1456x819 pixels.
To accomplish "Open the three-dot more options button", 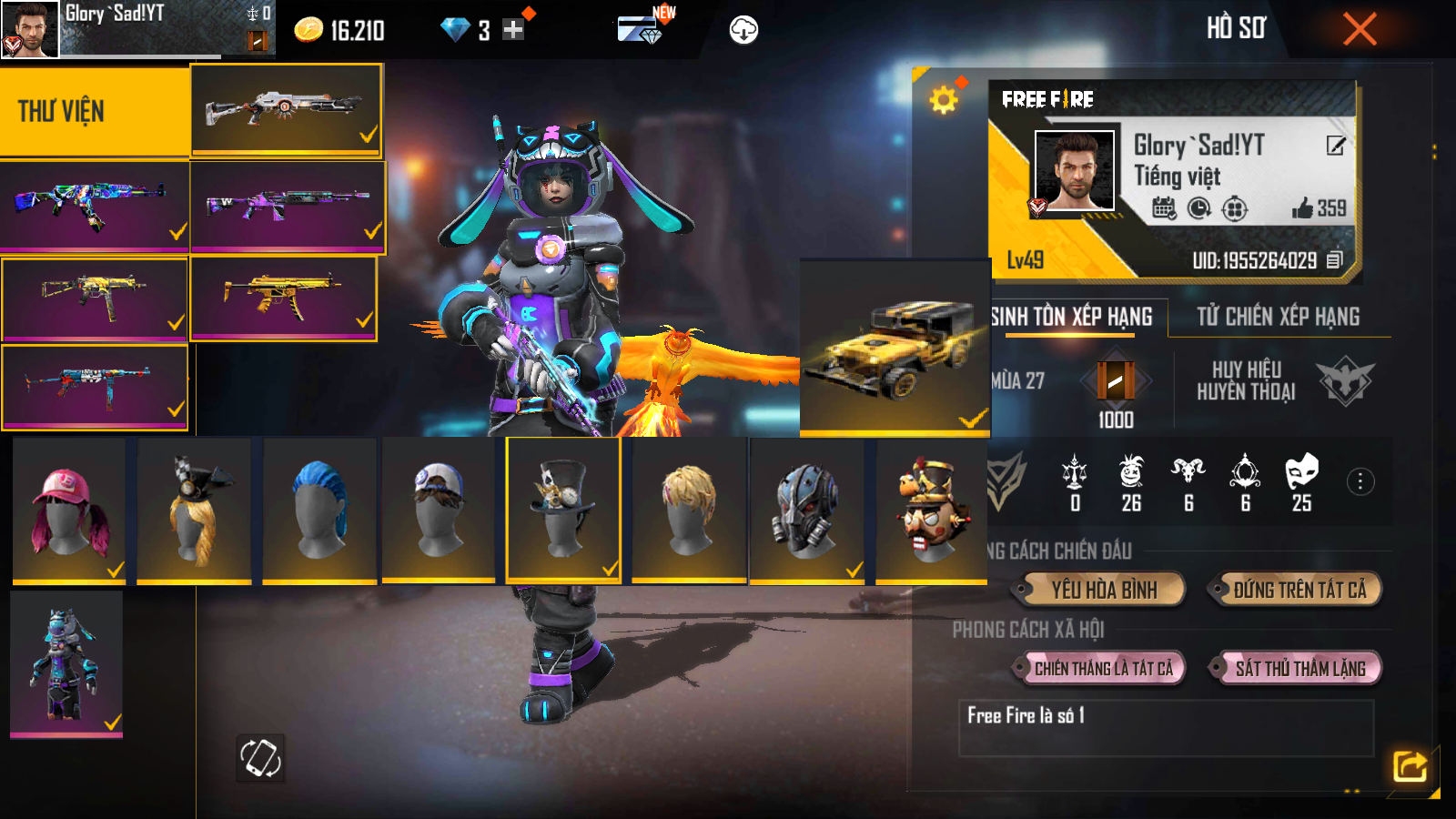I will (x=1360, y=481).
